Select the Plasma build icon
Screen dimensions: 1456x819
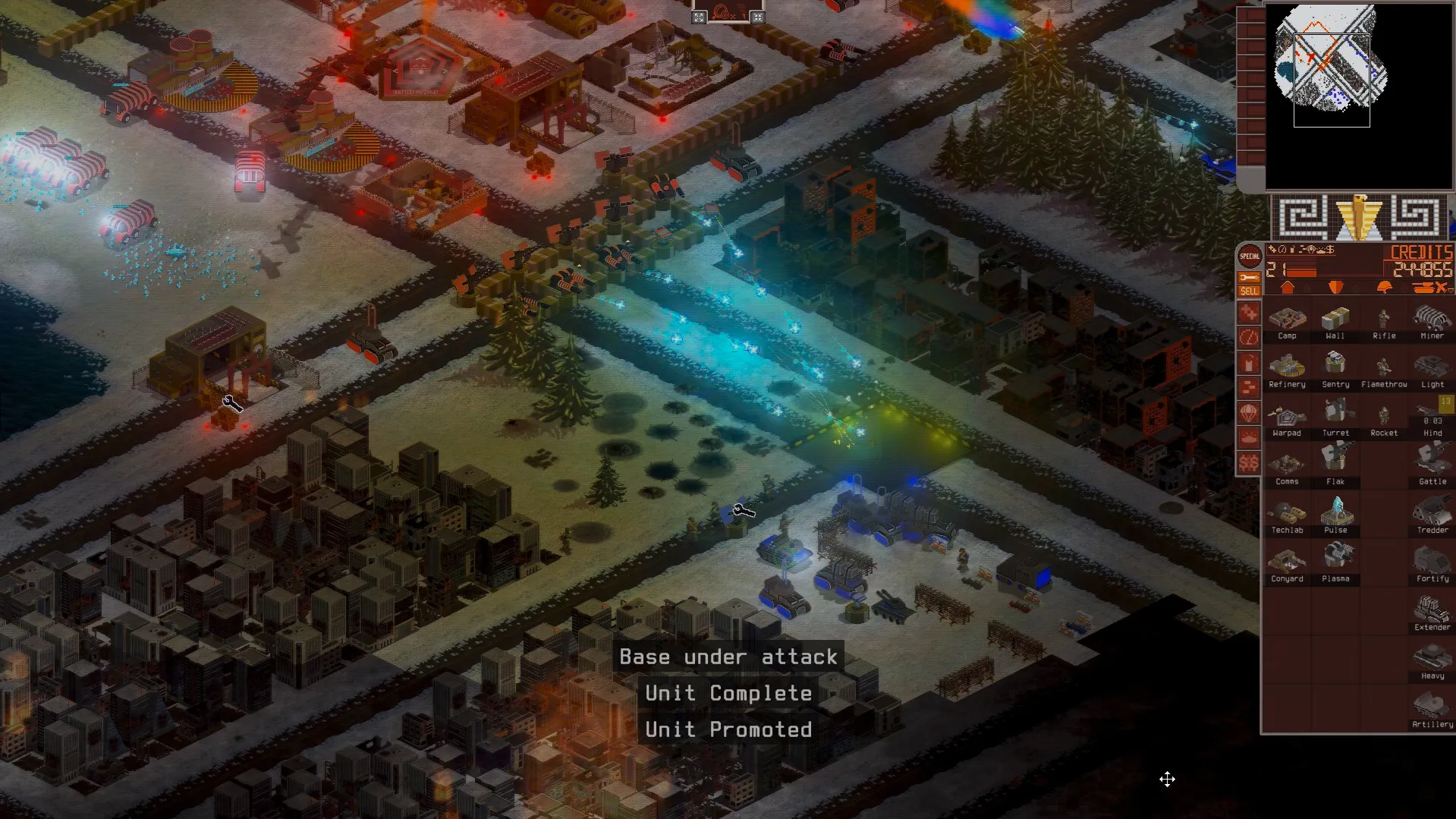(1337, 562)
